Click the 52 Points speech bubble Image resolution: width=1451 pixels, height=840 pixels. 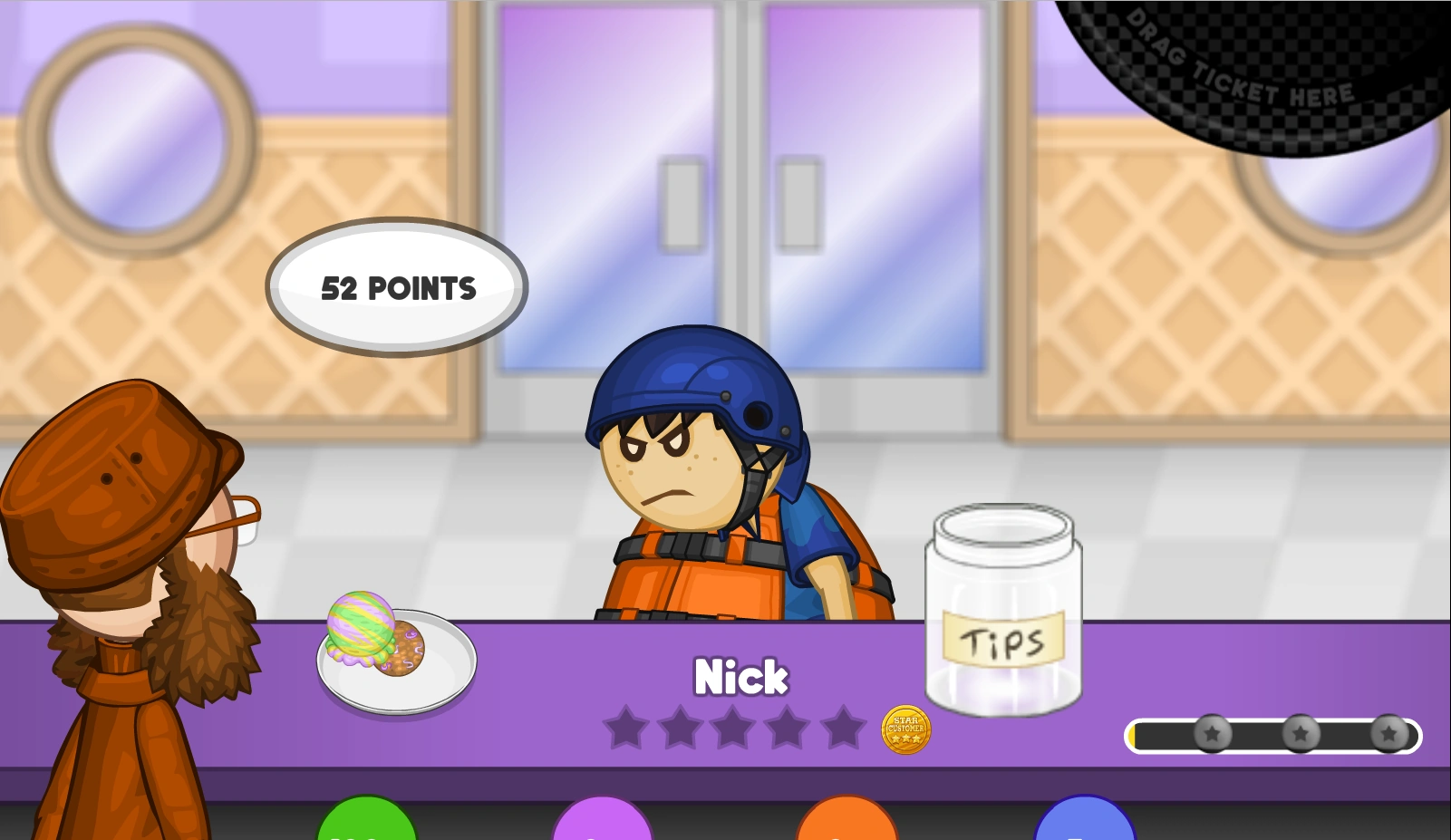[x=396, y=288]
